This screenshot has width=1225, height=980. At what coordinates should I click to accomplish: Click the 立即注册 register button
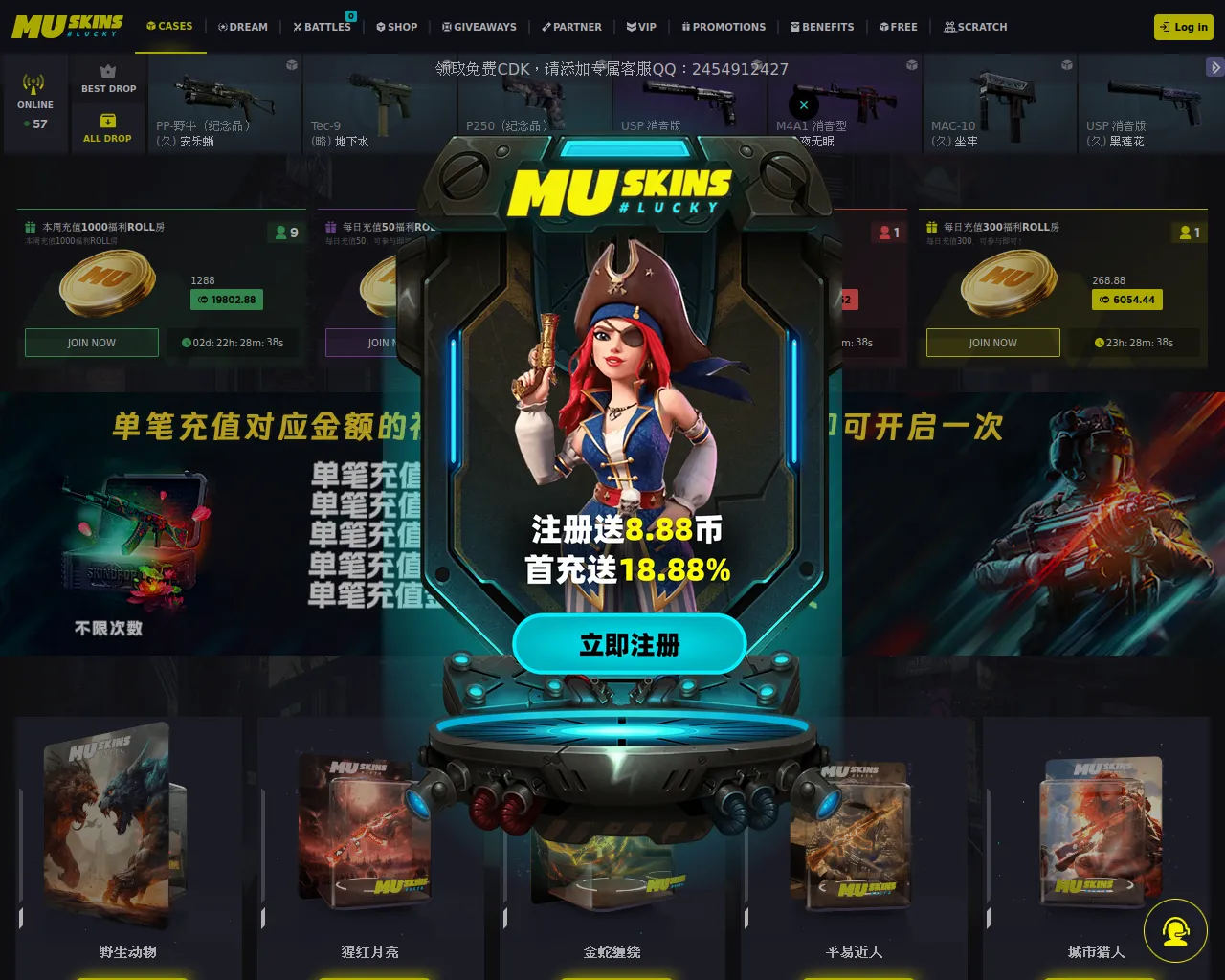[629, 644]
